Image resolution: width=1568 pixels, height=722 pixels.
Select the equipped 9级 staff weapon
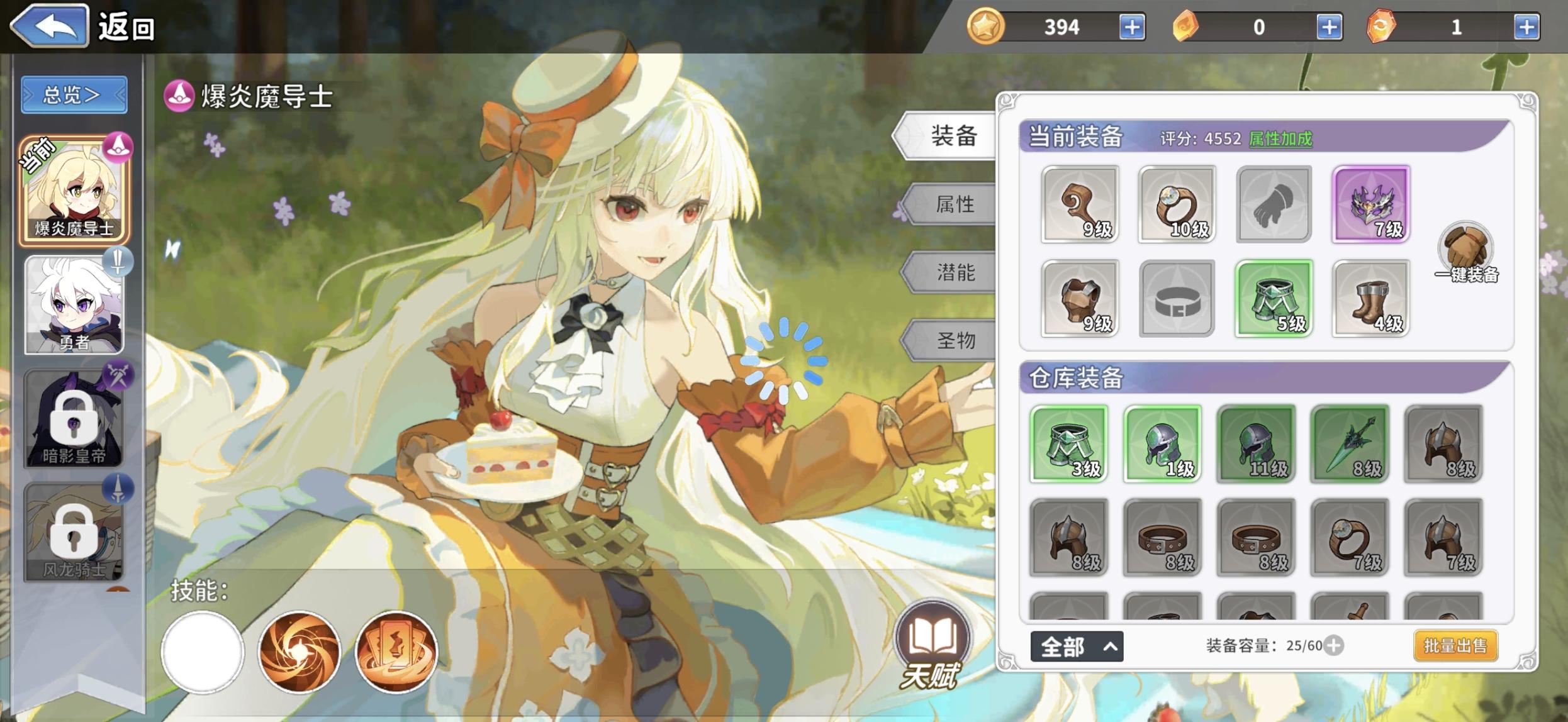pos(1078,204)
